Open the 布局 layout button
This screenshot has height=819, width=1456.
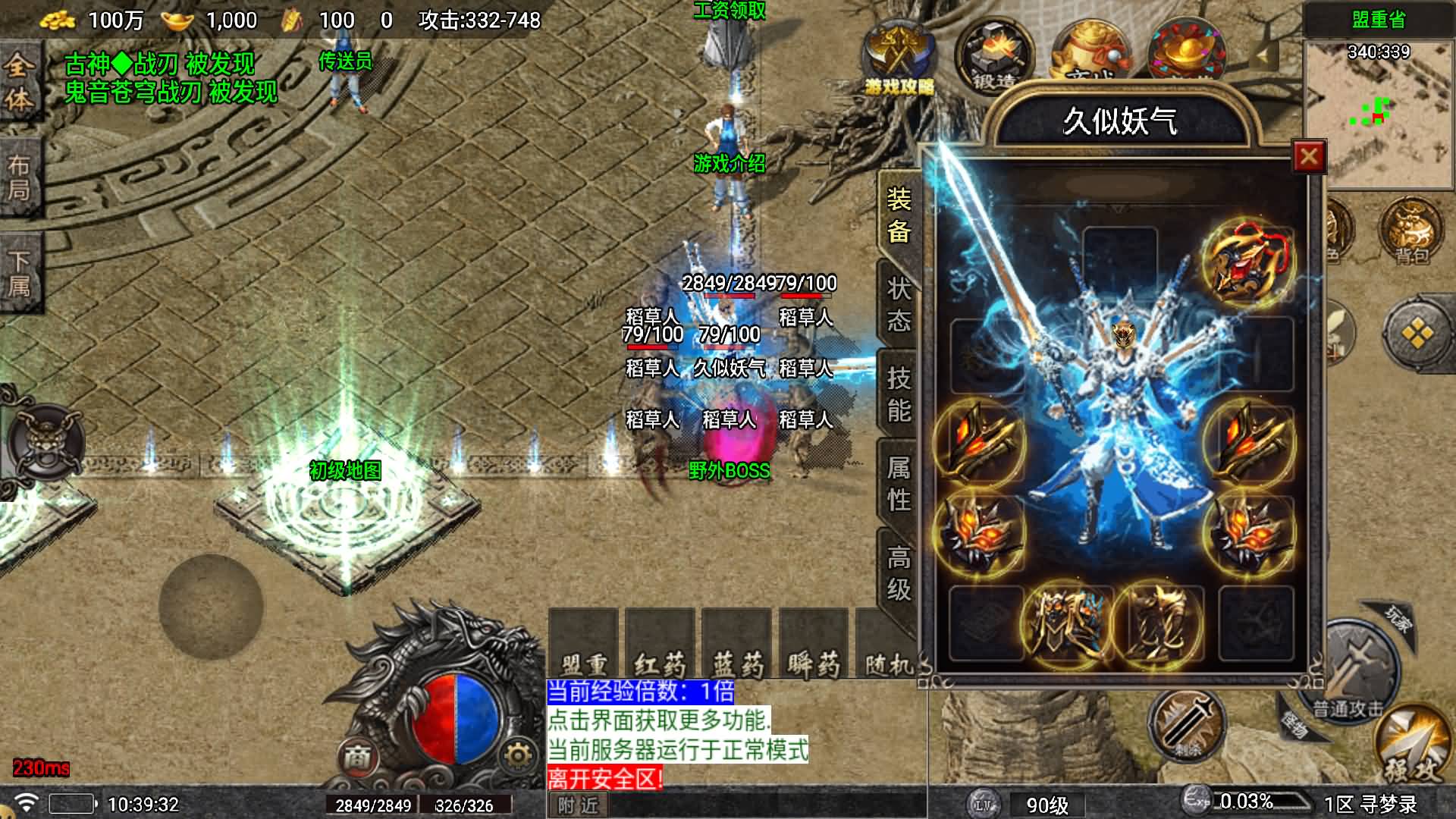tap(19, 177)
